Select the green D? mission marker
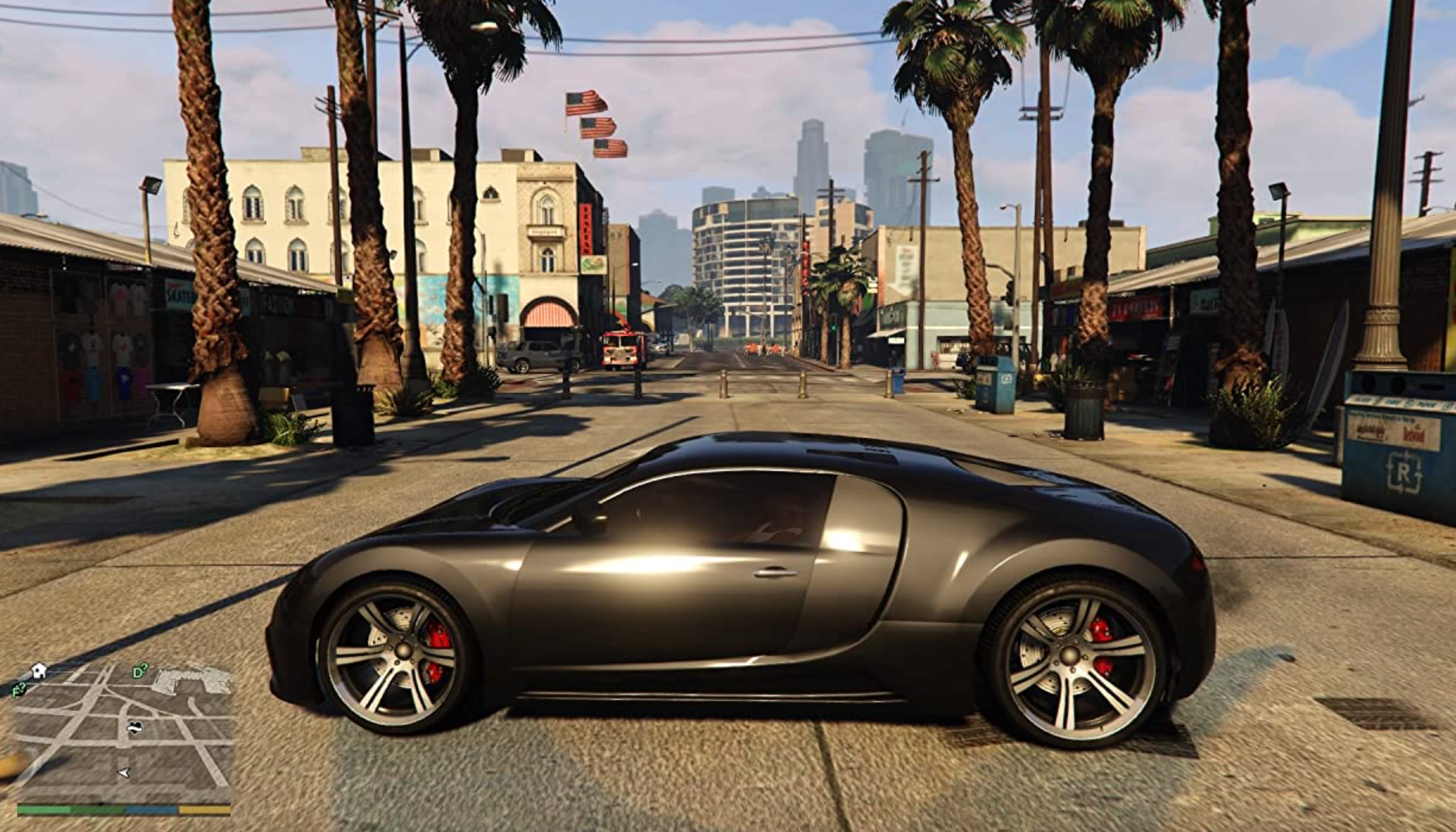The width and height of the screenshot is (1456, 832). click(x=140, y=672)
